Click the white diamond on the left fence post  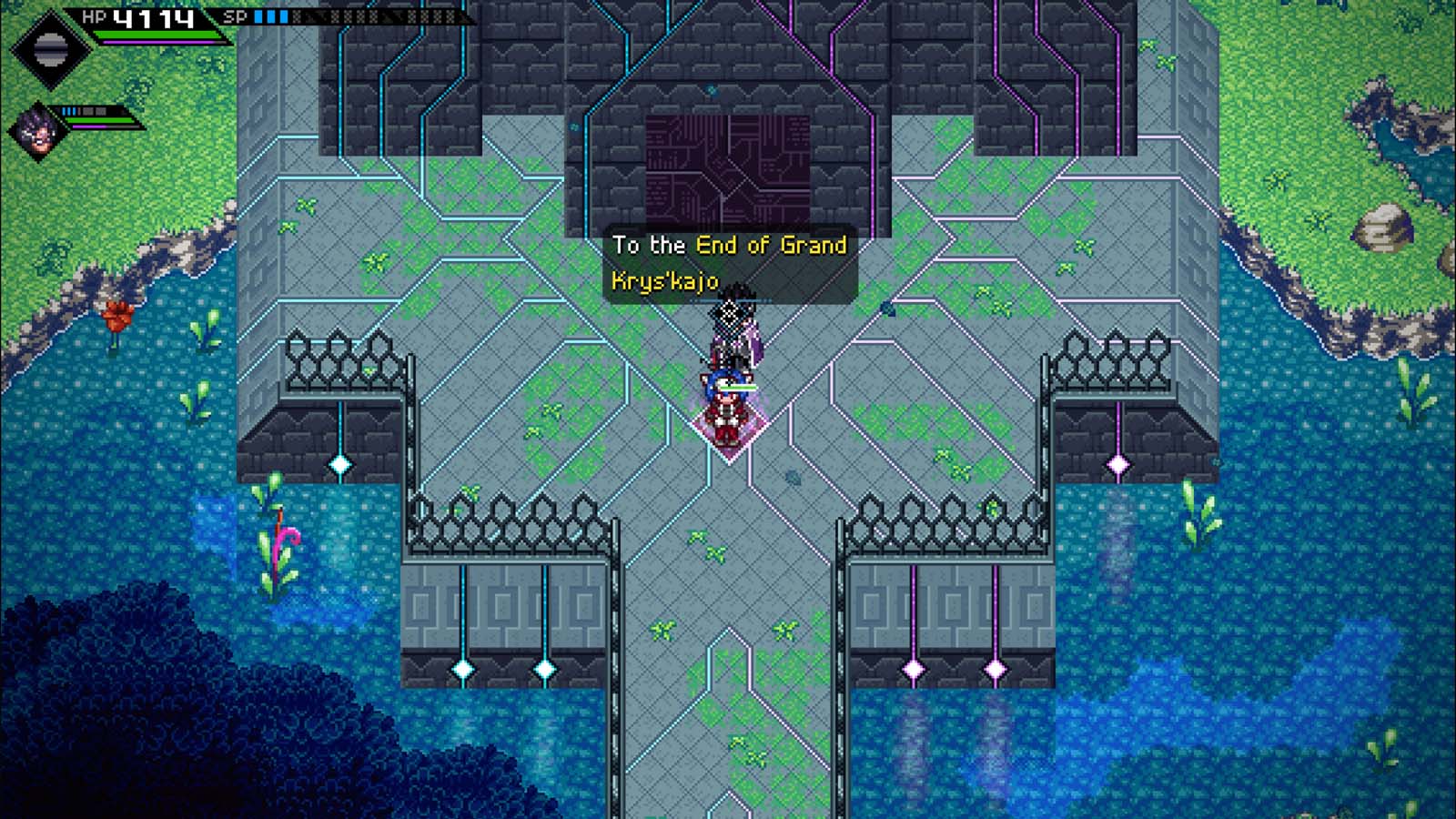coord(340,463)
